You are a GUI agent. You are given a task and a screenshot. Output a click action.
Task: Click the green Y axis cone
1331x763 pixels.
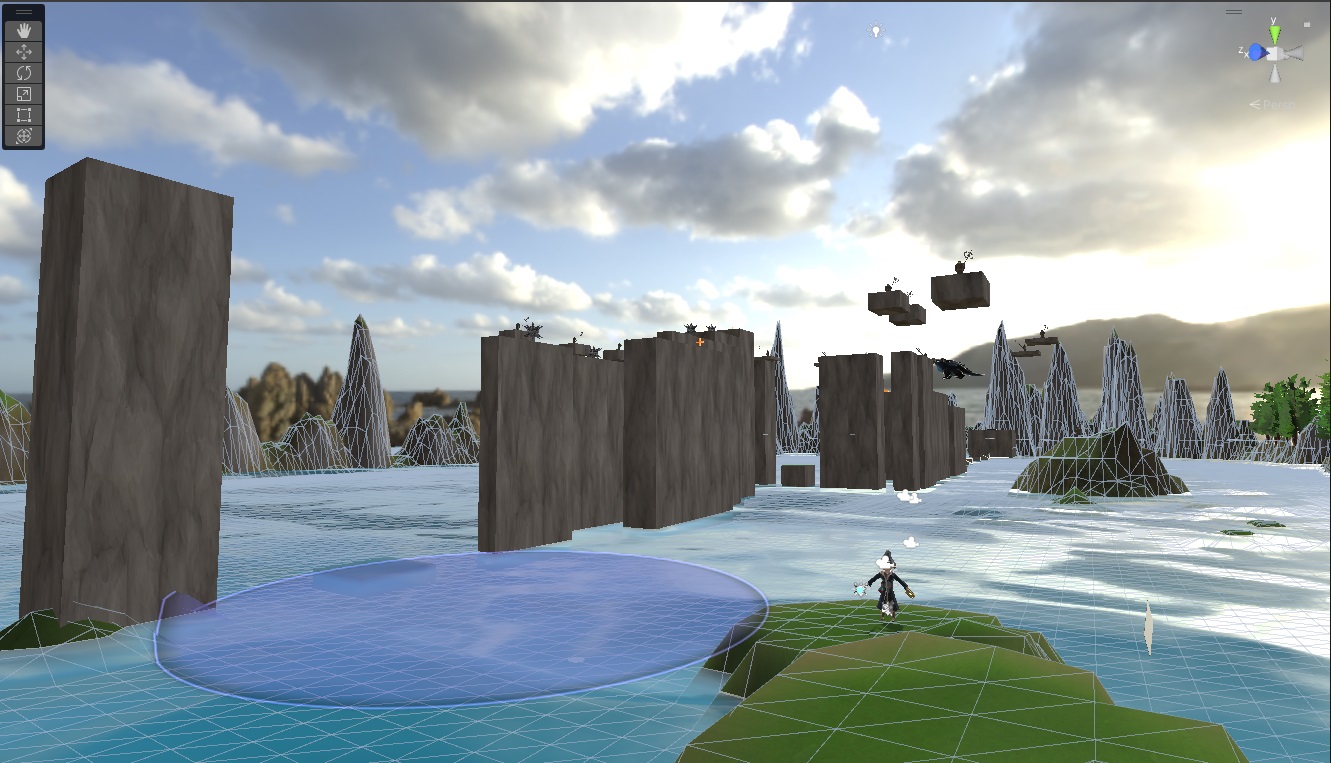[x=1275, y=34]
